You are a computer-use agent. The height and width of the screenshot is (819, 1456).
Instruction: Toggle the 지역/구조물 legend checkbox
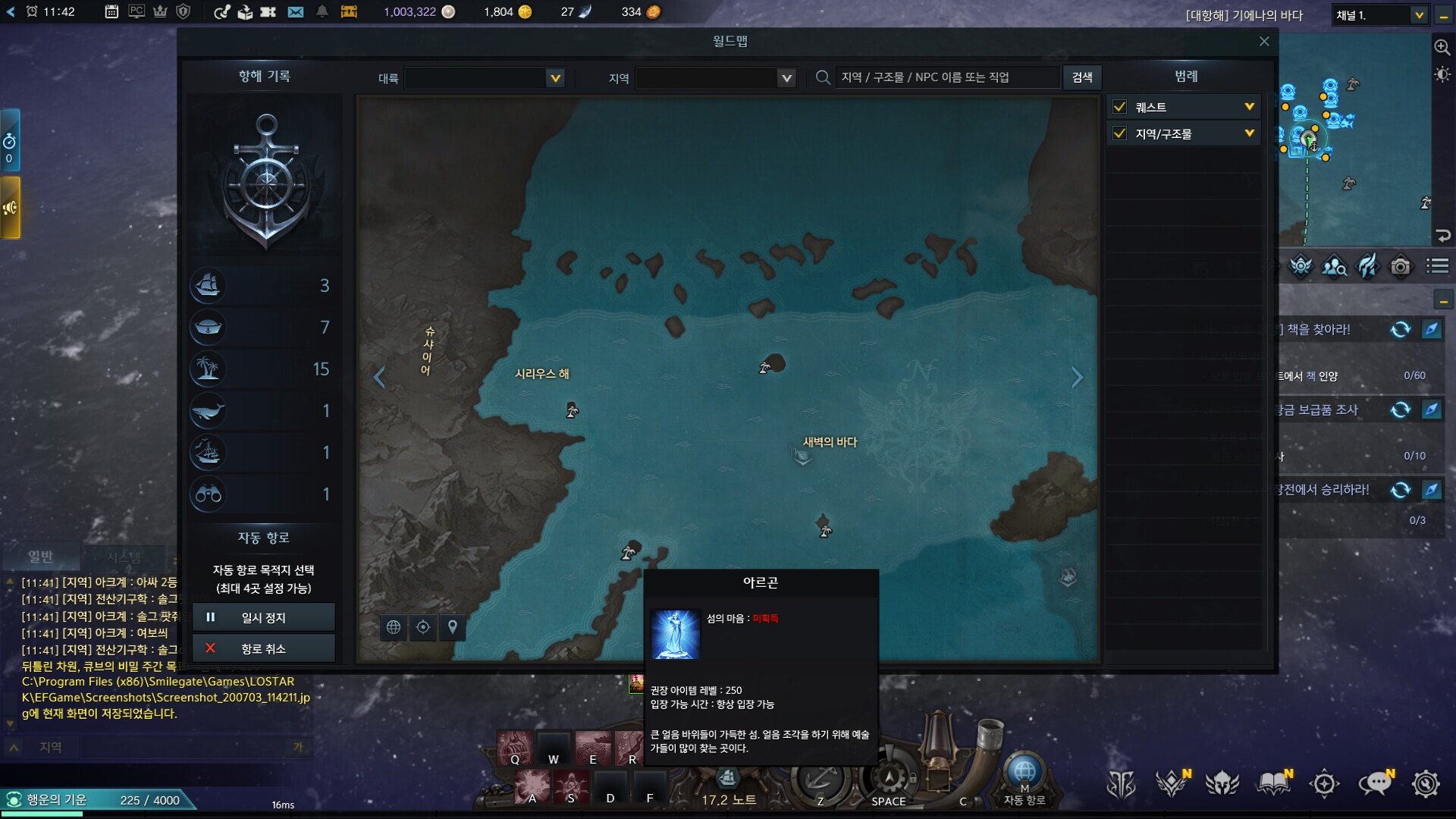(1119, 133)
